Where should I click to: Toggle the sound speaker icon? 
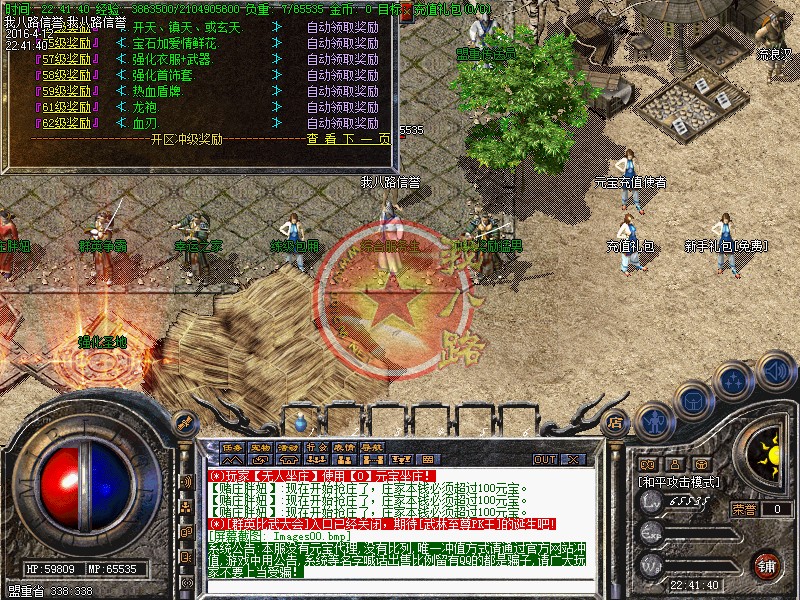775,373
